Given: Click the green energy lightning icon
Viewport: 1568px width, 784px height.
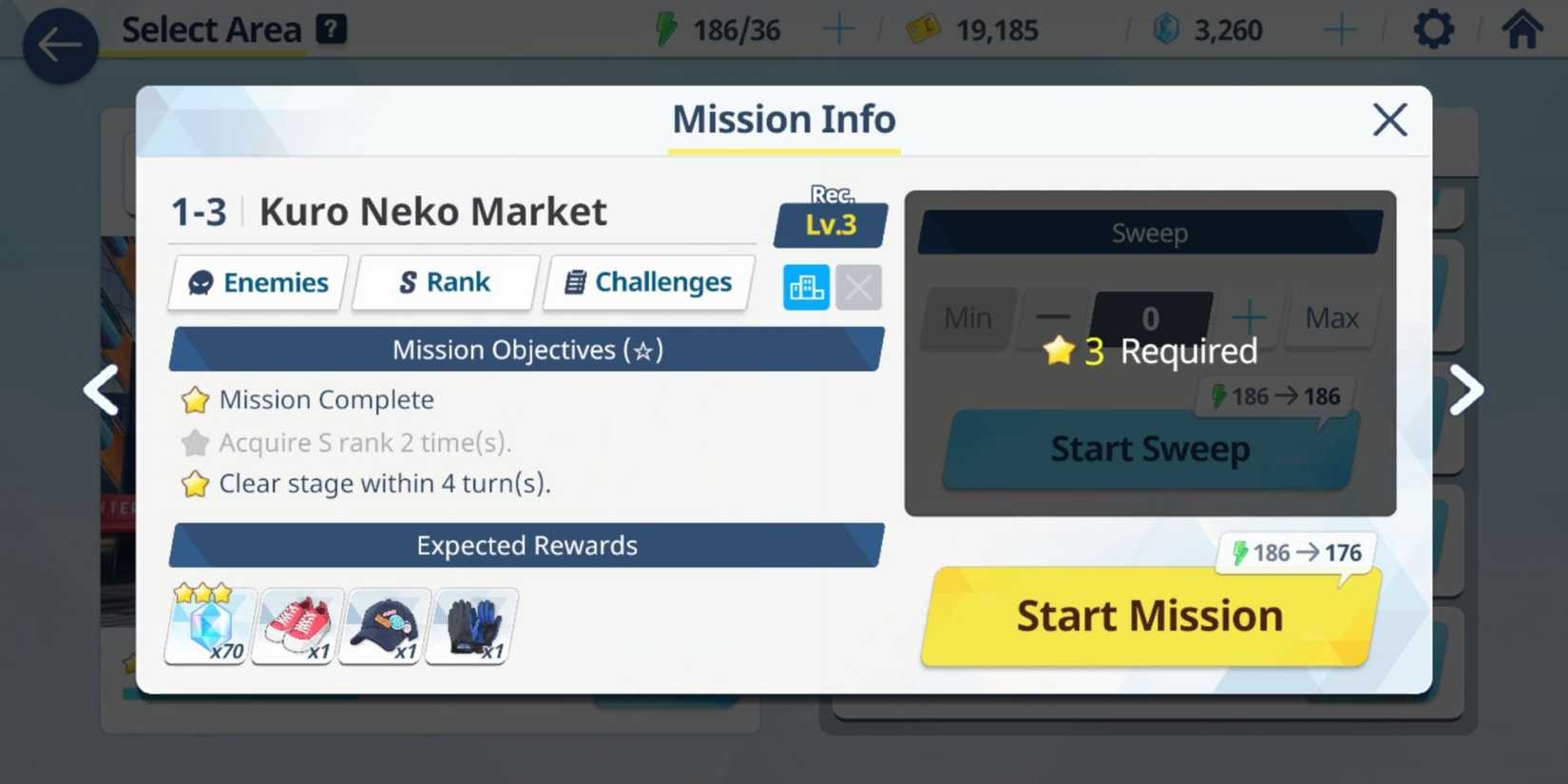Looking at the screenshot, I should pos(665,29).
